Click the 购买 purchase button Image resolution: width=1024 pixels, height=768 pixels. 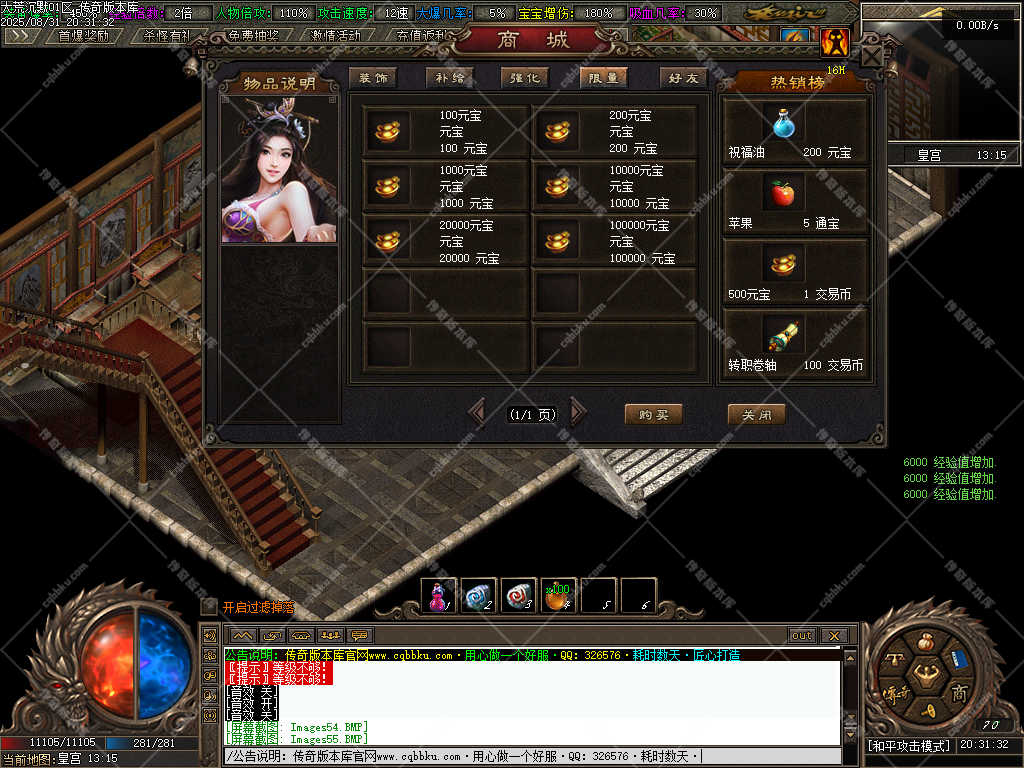point(653,414)
